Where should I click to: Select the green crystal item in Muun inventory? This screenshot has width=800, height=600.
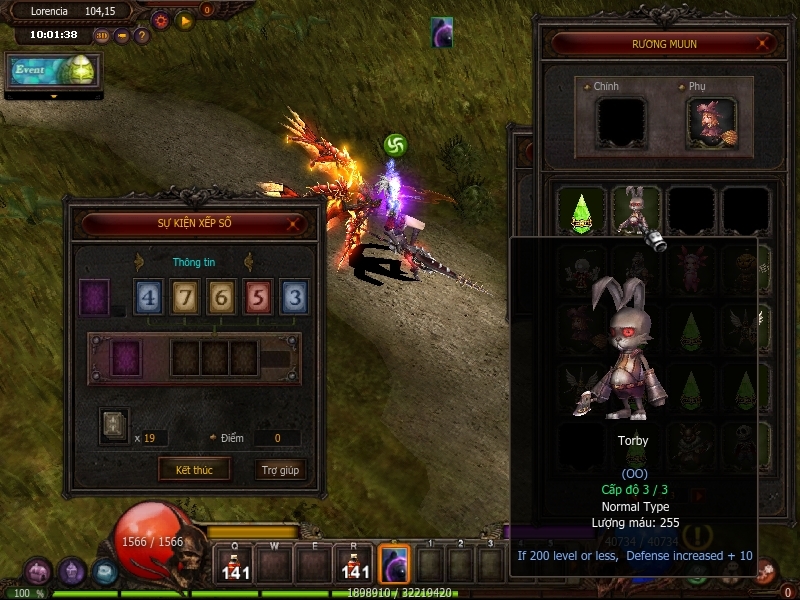(x=582, y=211)
